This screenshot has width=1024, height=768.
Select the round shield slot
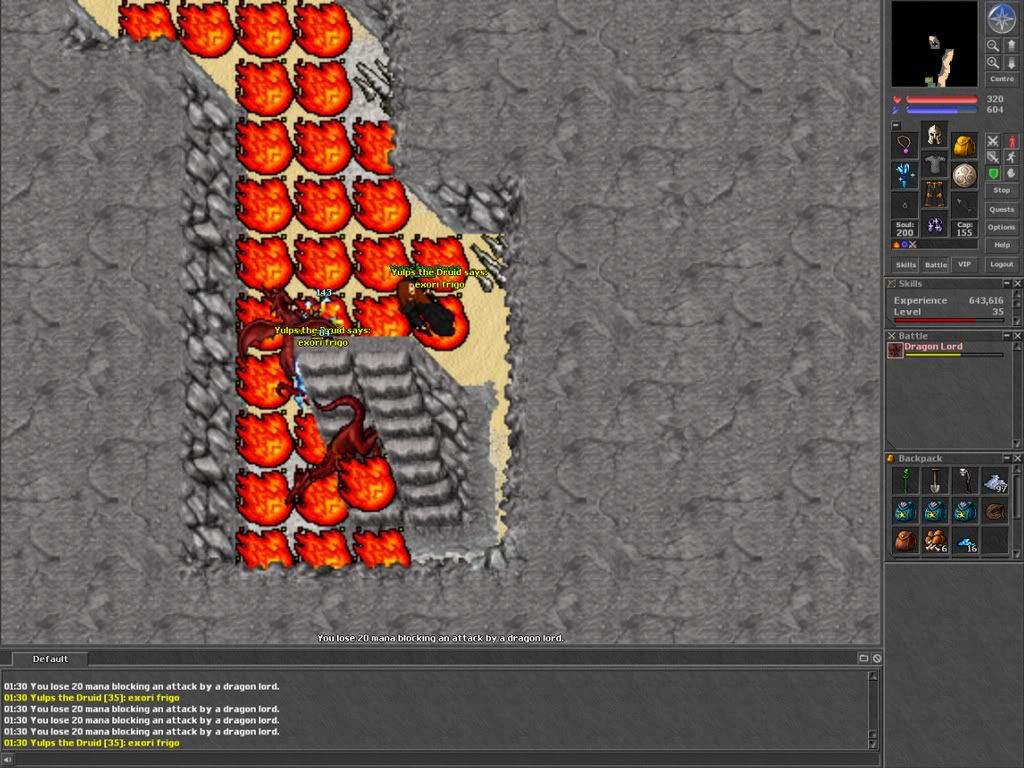964,176
